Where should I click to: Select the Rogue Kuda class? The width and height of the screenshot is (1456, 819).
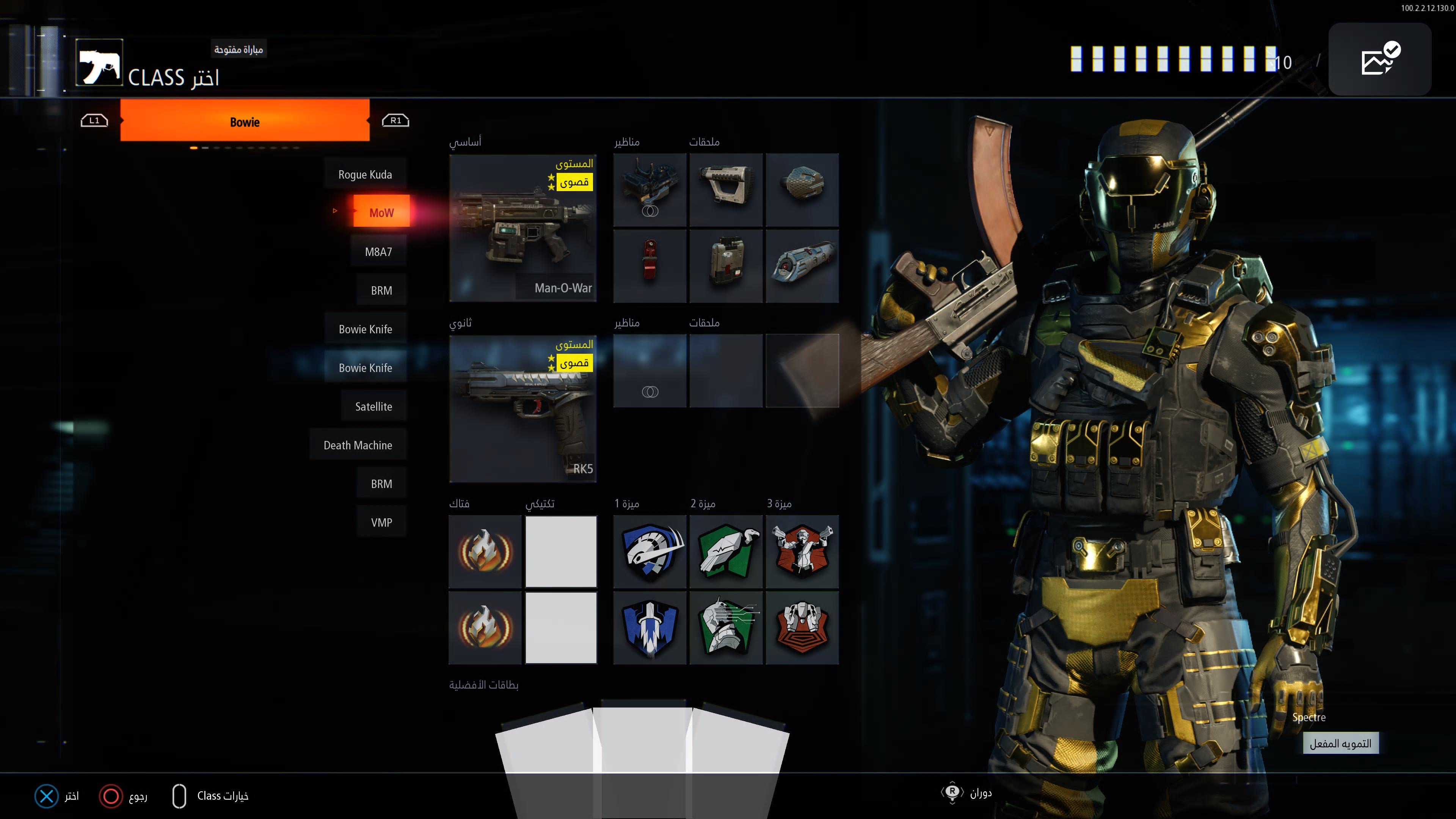[365, 174]
